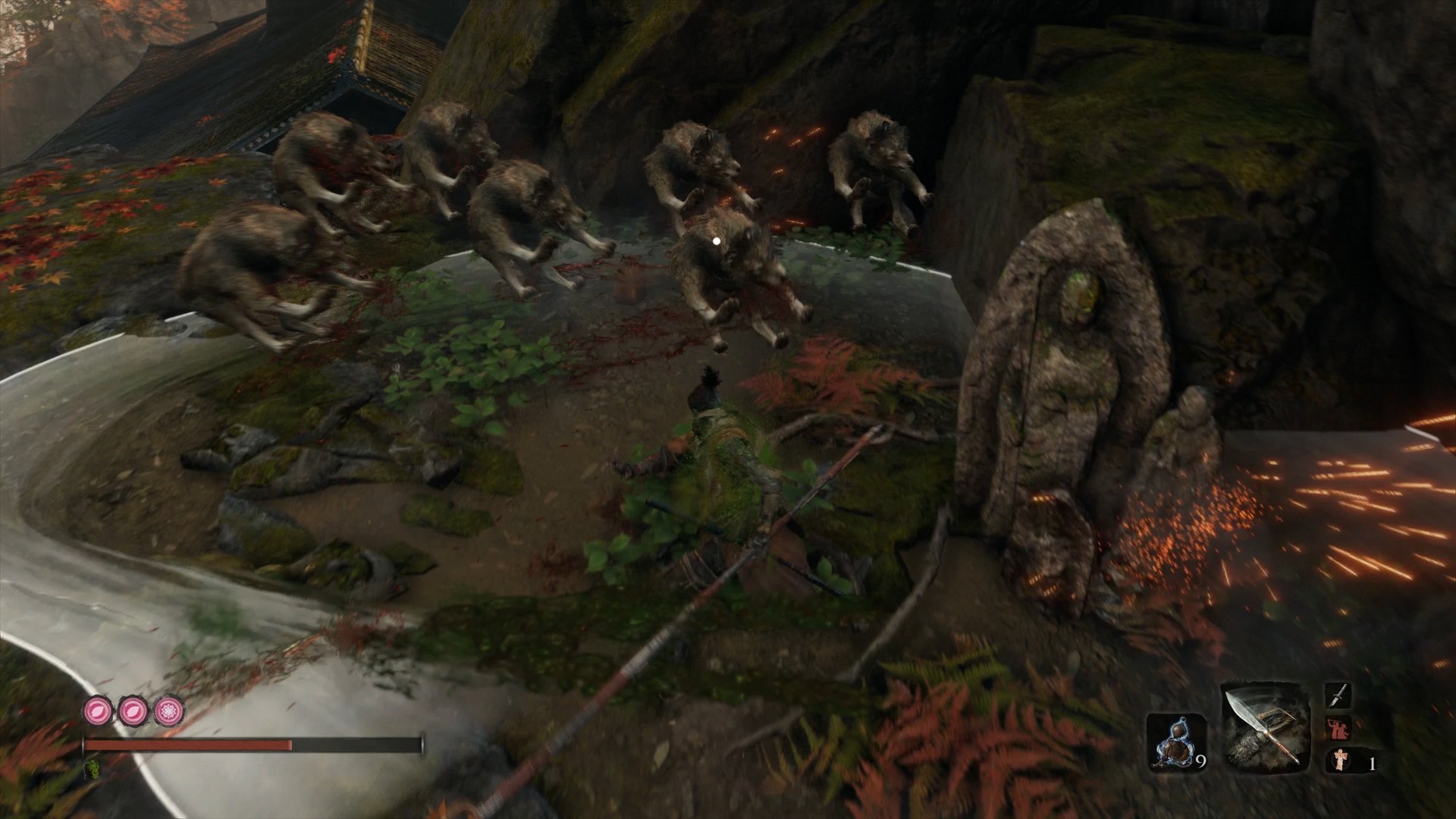Select the Kusabimaru sword icon above the combat art
The width and height of the screenshot is (1456, 819).
(1338, 696)
